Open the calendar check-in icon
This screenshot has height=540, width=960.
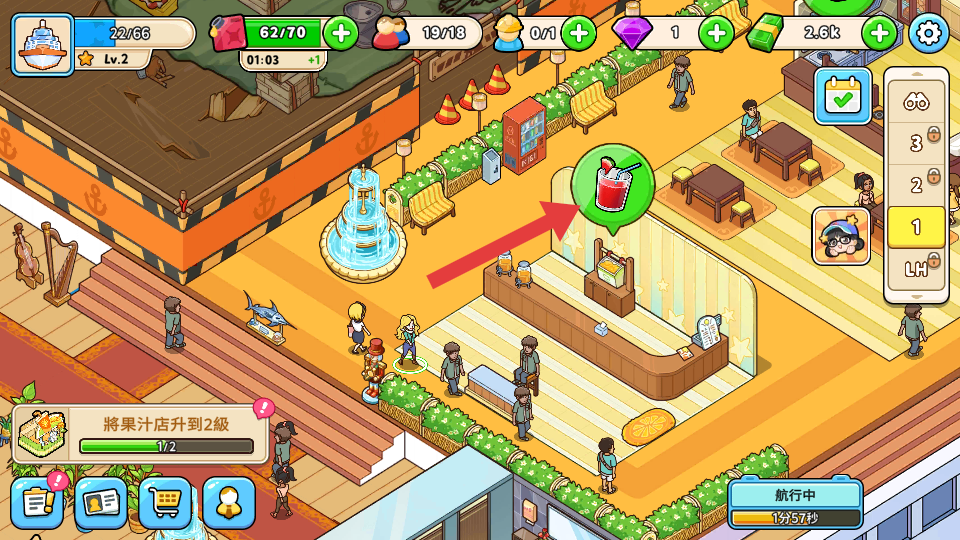842,96
